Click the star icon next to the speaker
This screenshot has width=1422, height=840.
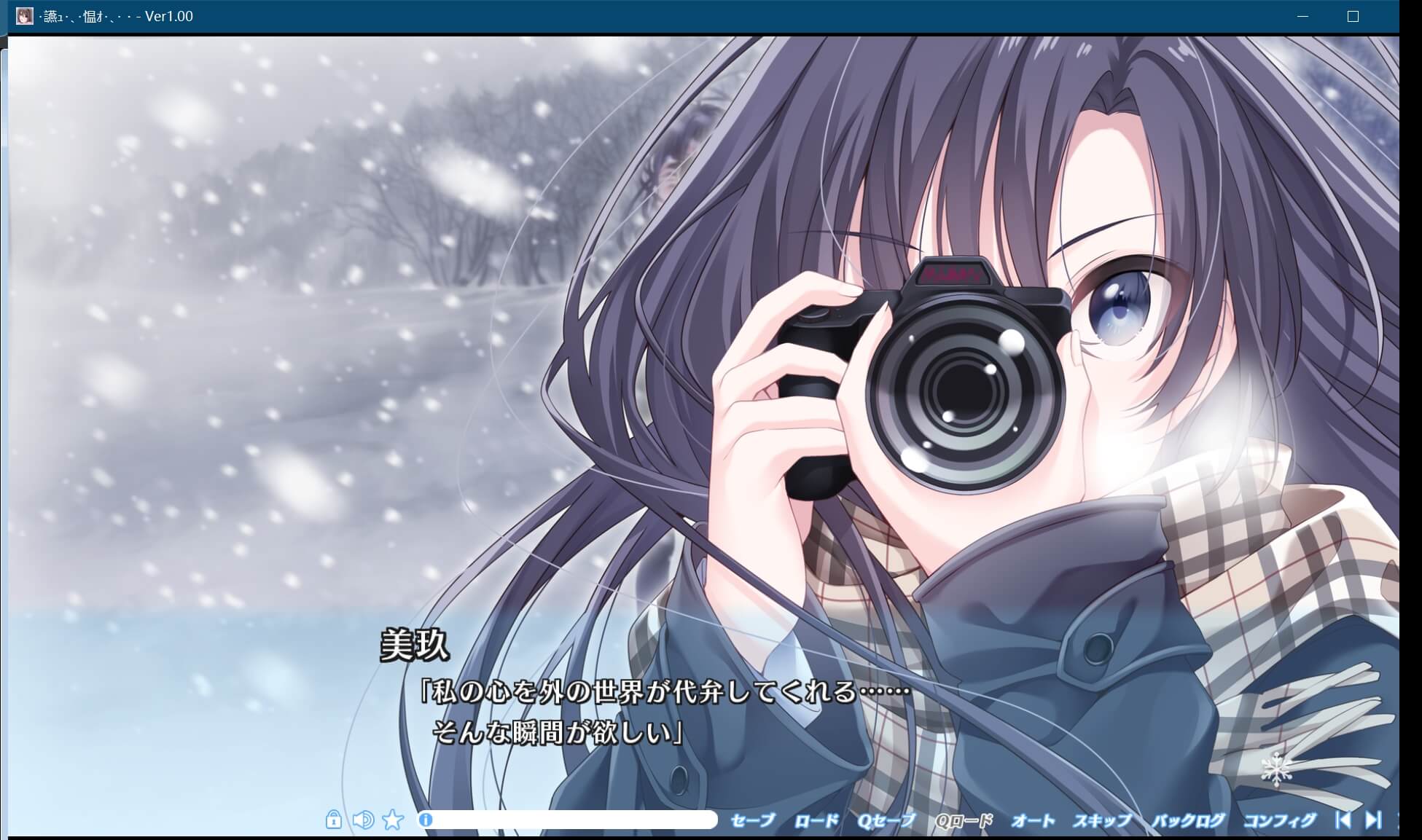coord(394,820)
